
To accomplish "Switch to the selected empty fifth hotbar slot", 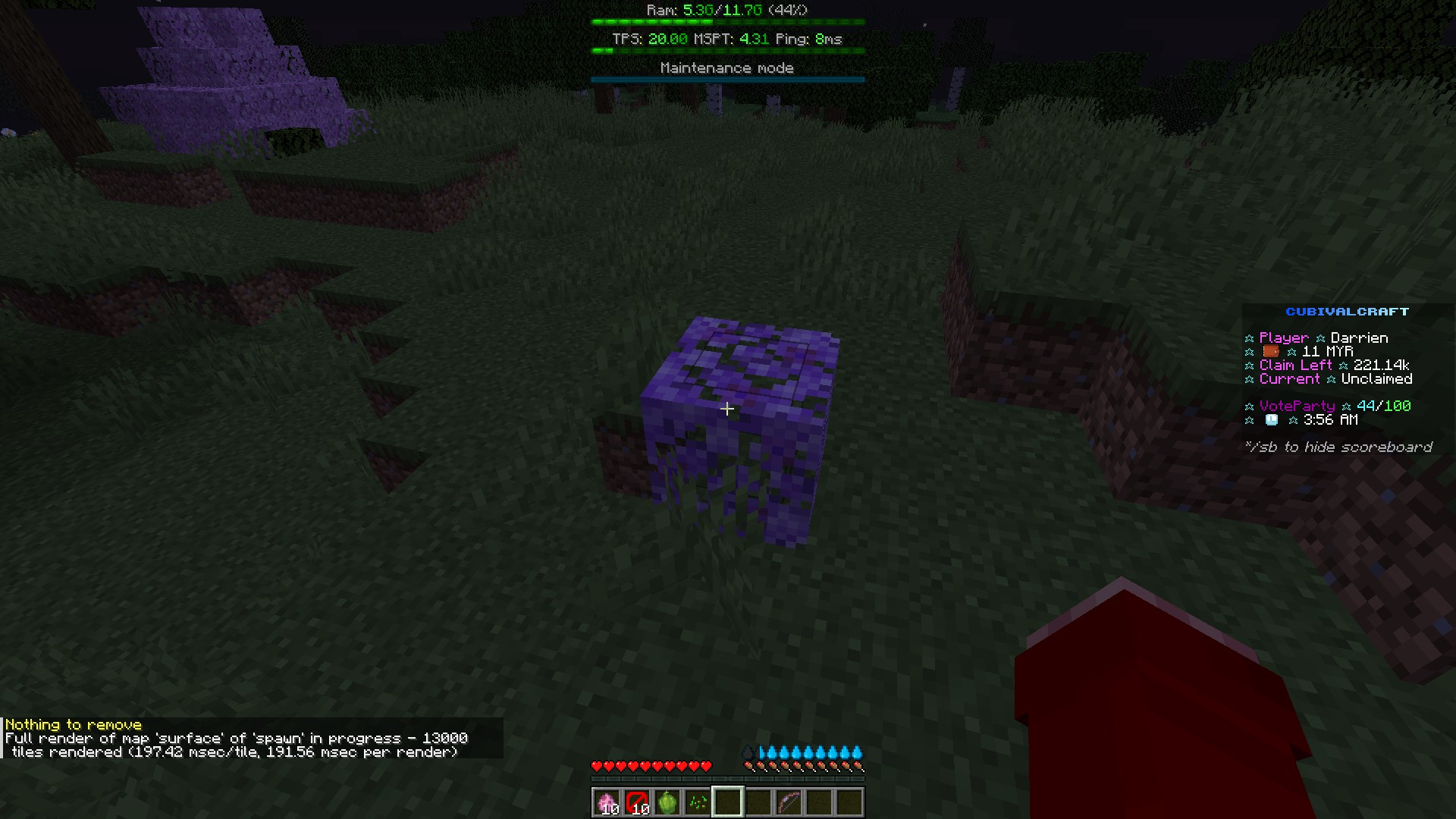I will click(x=728, y=801).
